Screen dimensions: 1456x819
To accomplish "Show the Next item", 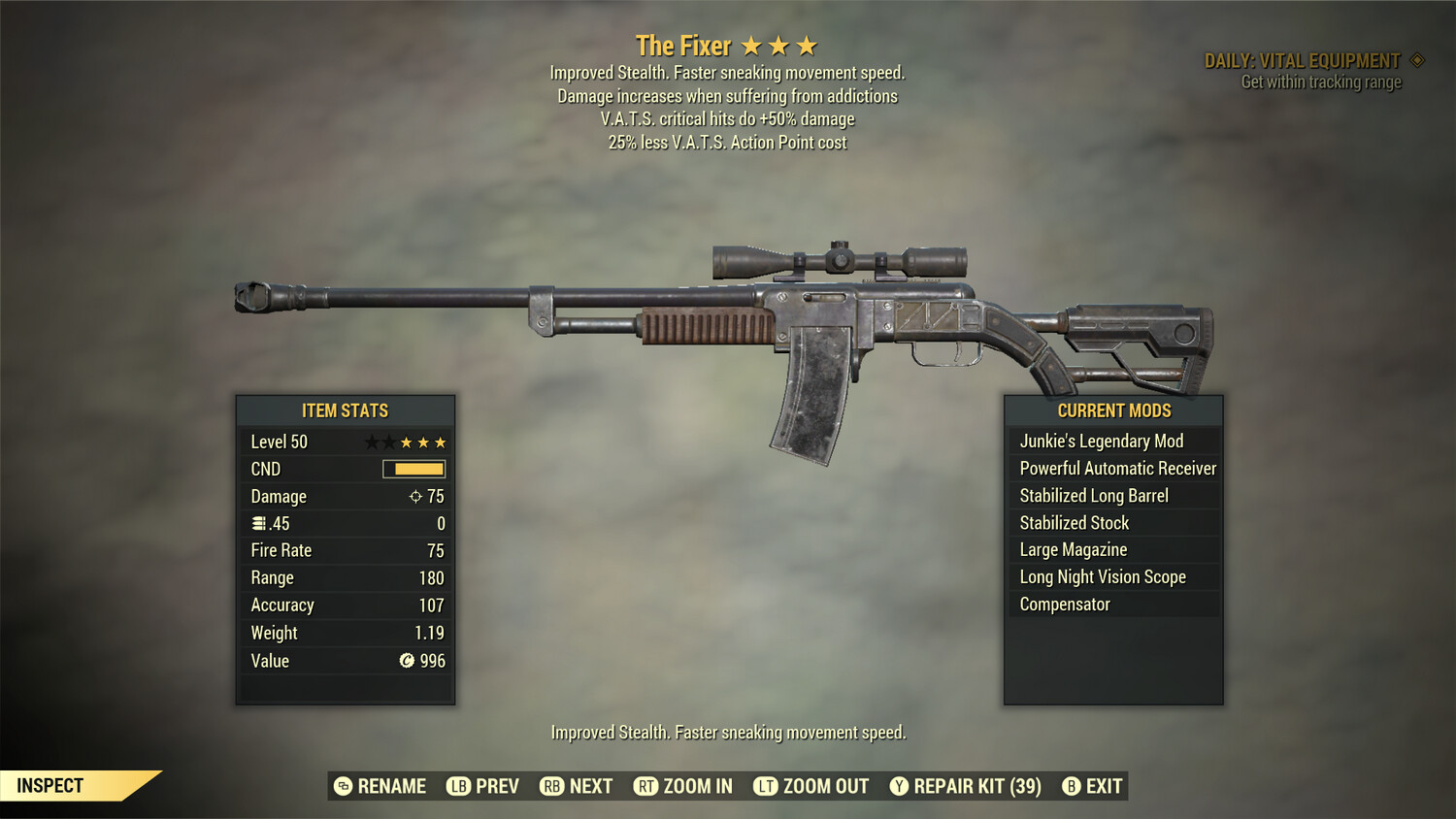I will point(577,786).
